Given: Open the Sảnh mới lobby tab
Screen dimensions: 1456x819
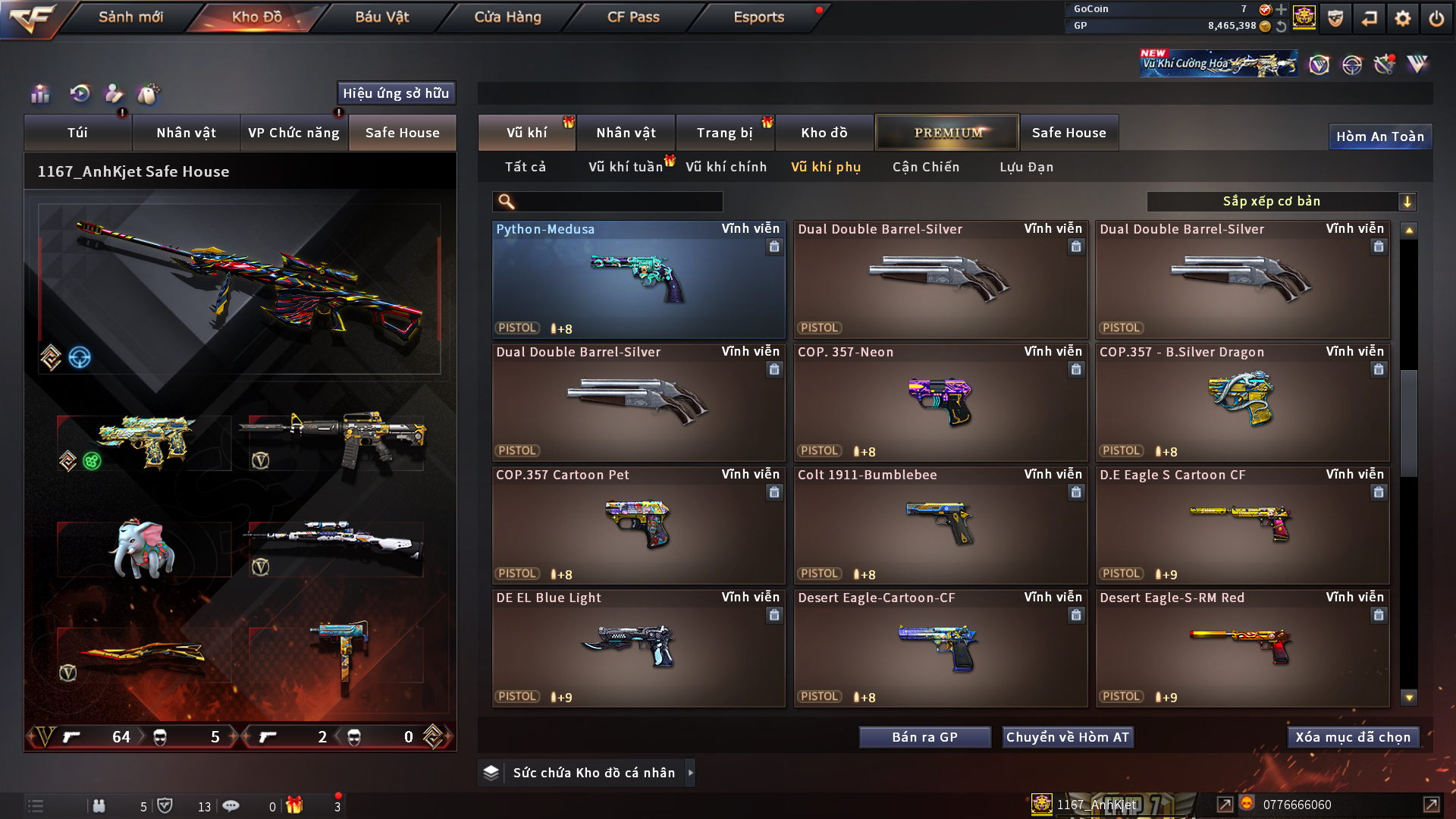Looking at the screenshot, I should tap(130, 17).
